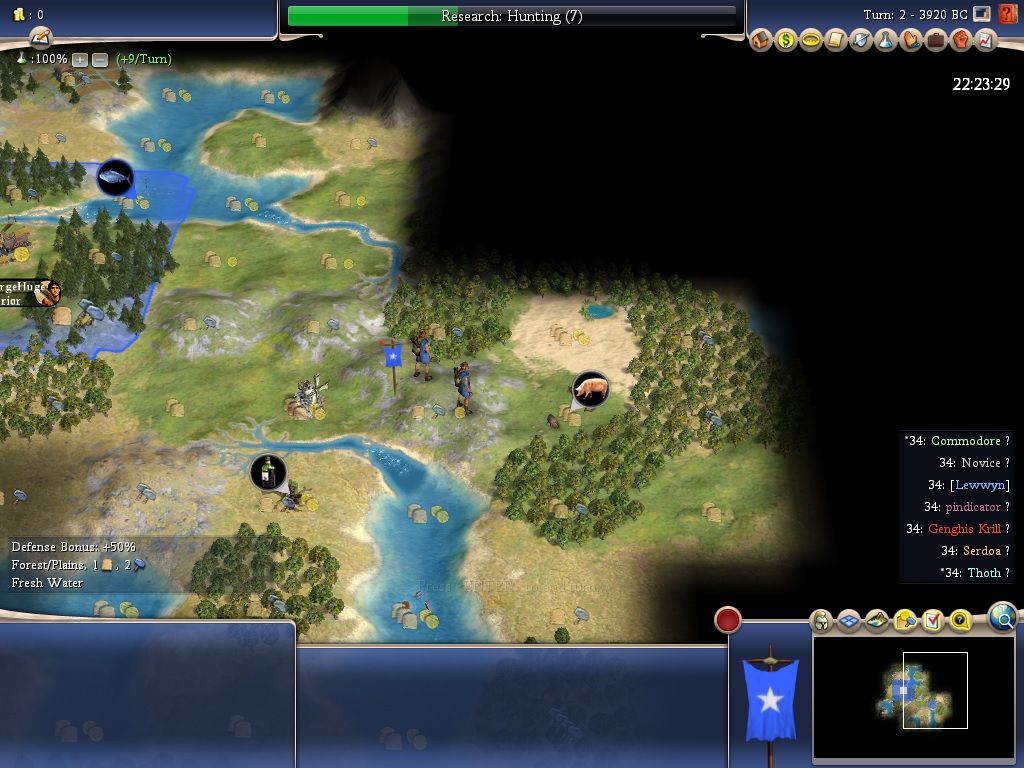Toggle the globe view magnifier button

coord(1003,618)
